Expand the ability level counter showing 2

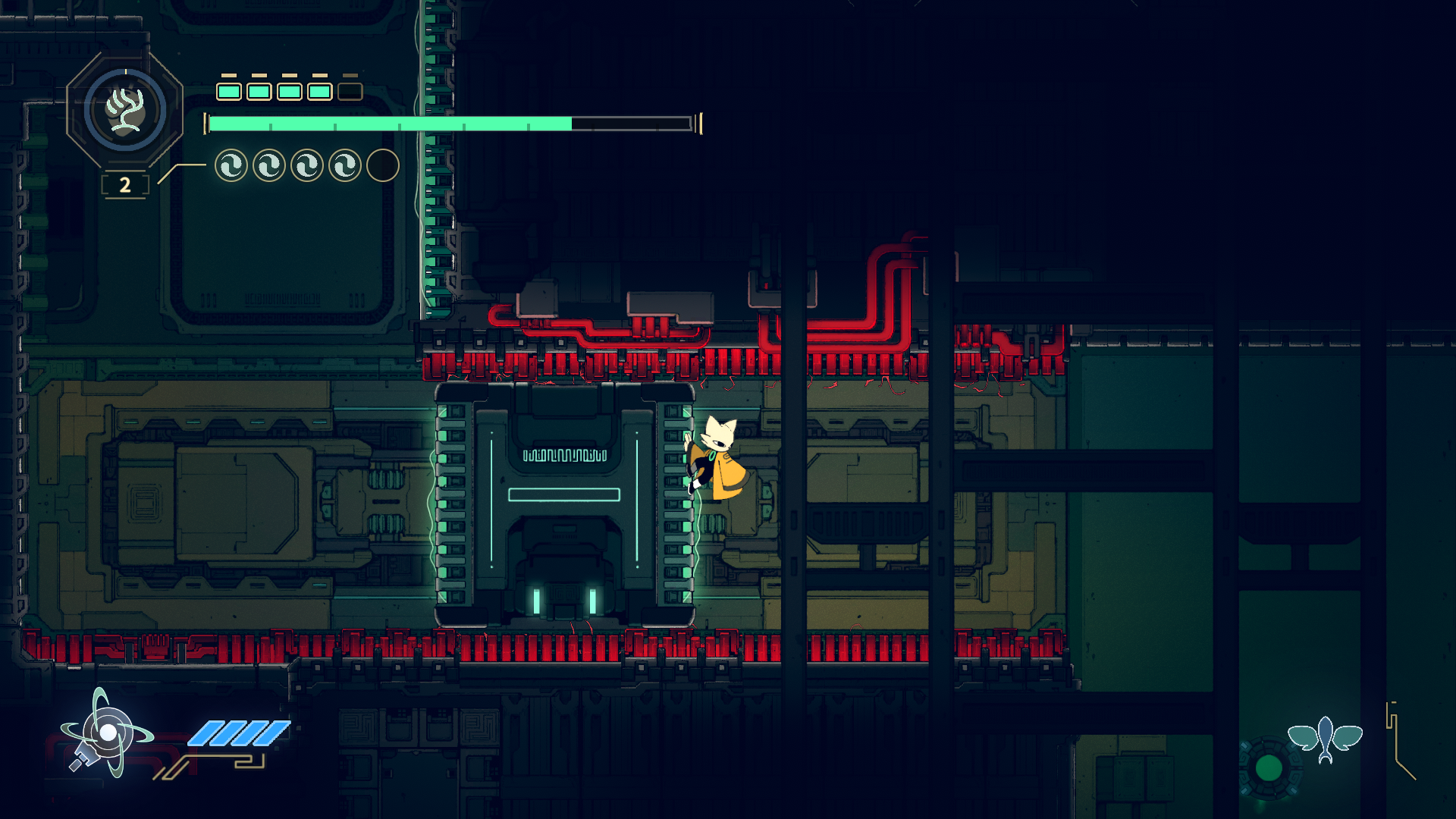(125, 184)
